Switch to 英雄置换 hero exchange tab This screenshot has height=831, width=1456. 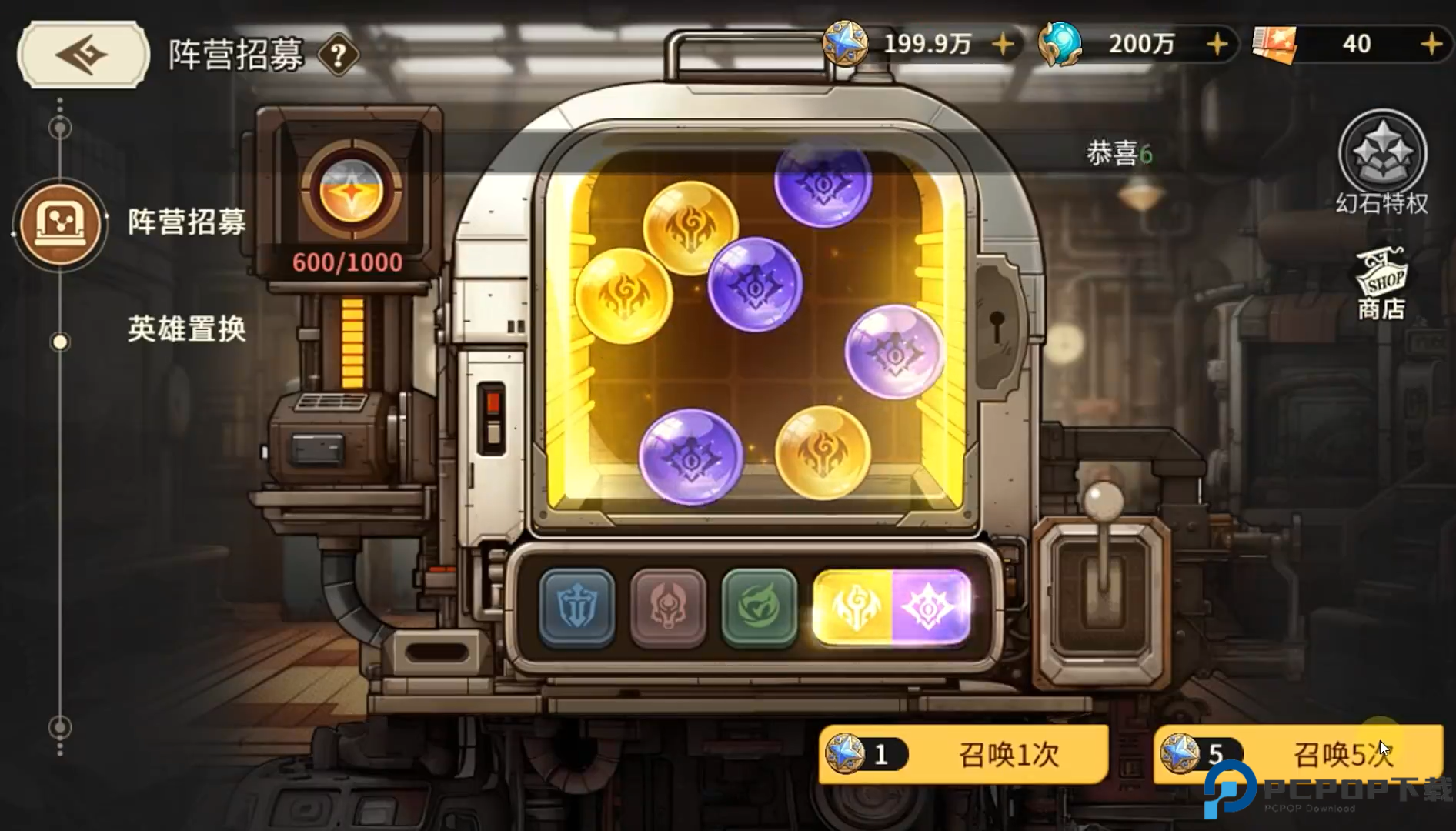pos(185,329)
